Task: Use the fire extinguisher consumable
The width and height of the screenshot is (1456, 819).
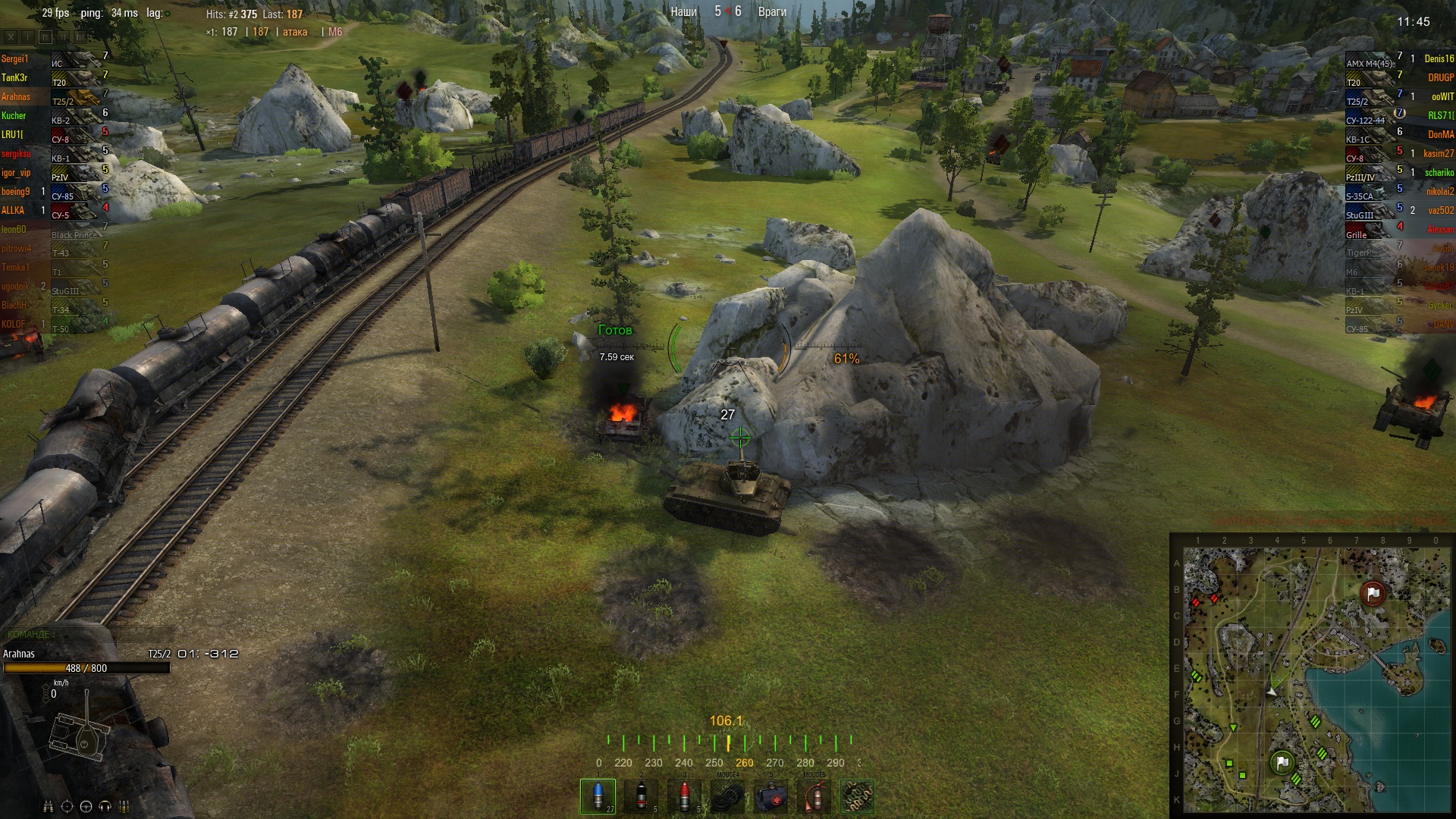Action: pyautogui.click(x=814, y=796)
